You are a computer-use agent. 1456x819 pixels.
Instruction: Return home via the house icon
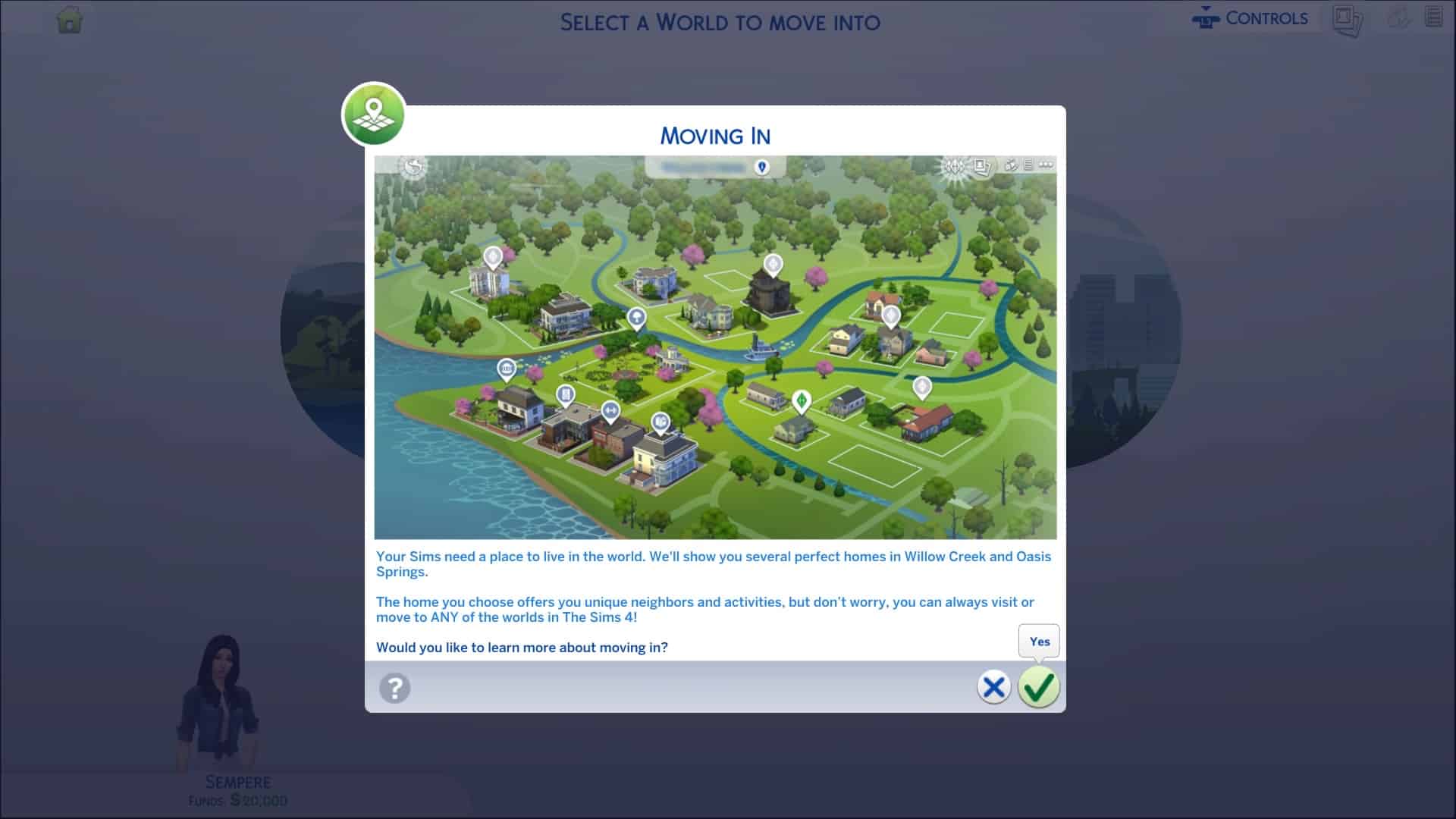tap(70, 20)
